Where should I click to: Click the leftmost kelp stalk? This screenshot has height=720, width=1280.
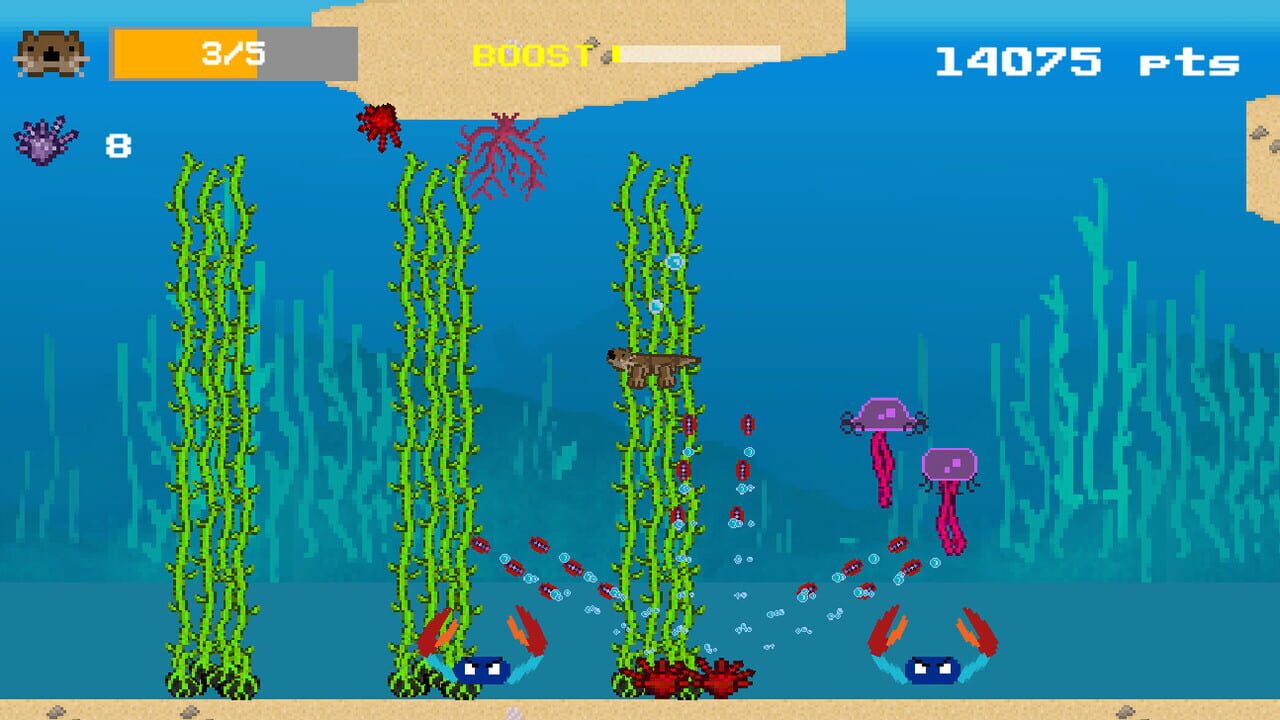[210, 420]
